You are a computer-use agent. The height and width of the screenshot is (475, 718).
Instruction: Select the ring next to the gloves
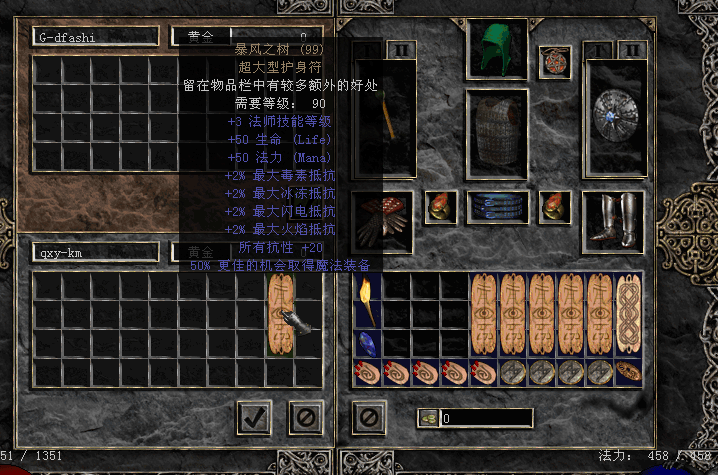tap(440, 206)
